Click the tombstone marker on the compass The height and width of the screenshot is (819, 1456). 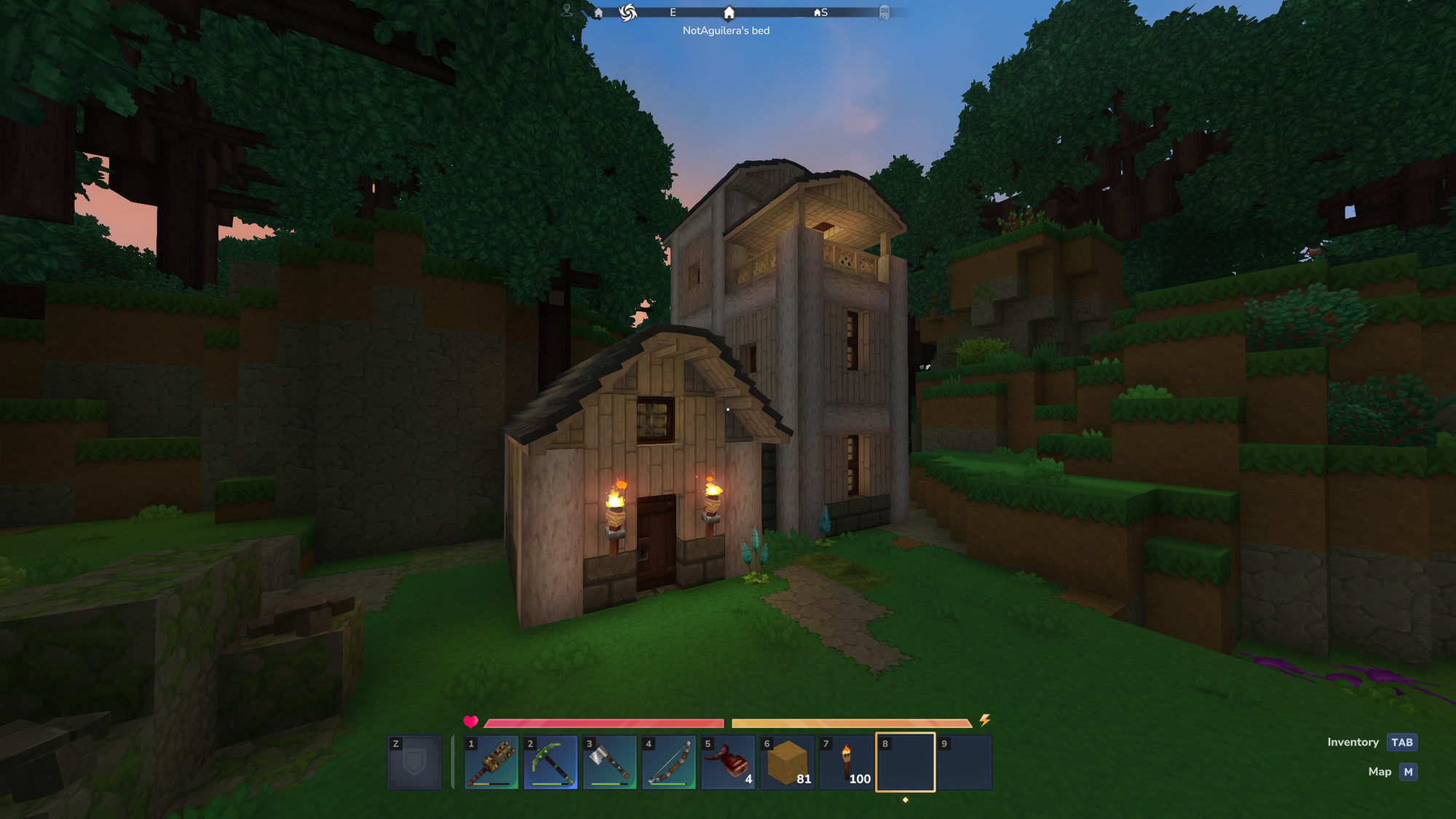[884, 12]
